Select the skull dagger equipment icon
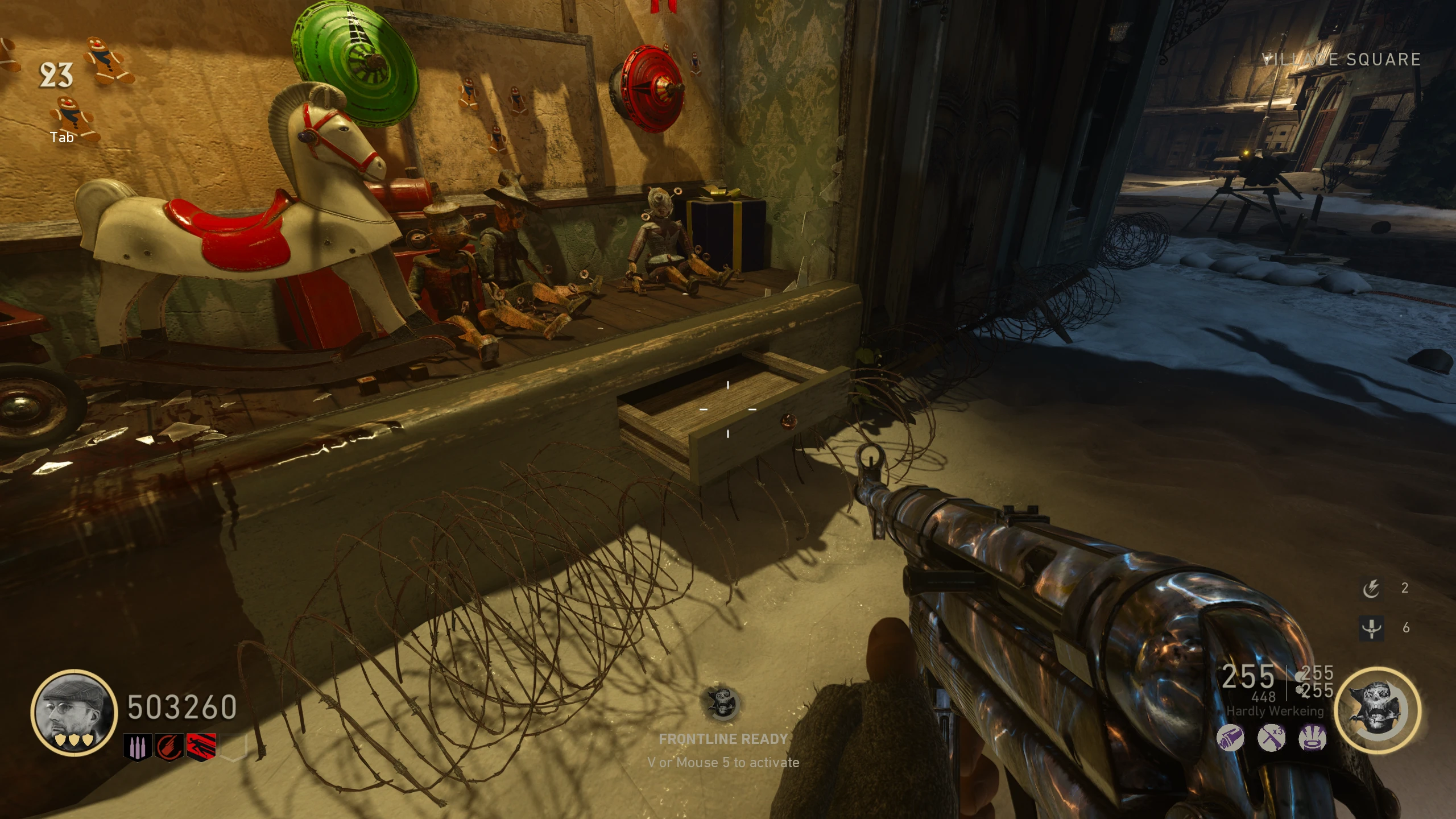 (x=1371, y=628)
